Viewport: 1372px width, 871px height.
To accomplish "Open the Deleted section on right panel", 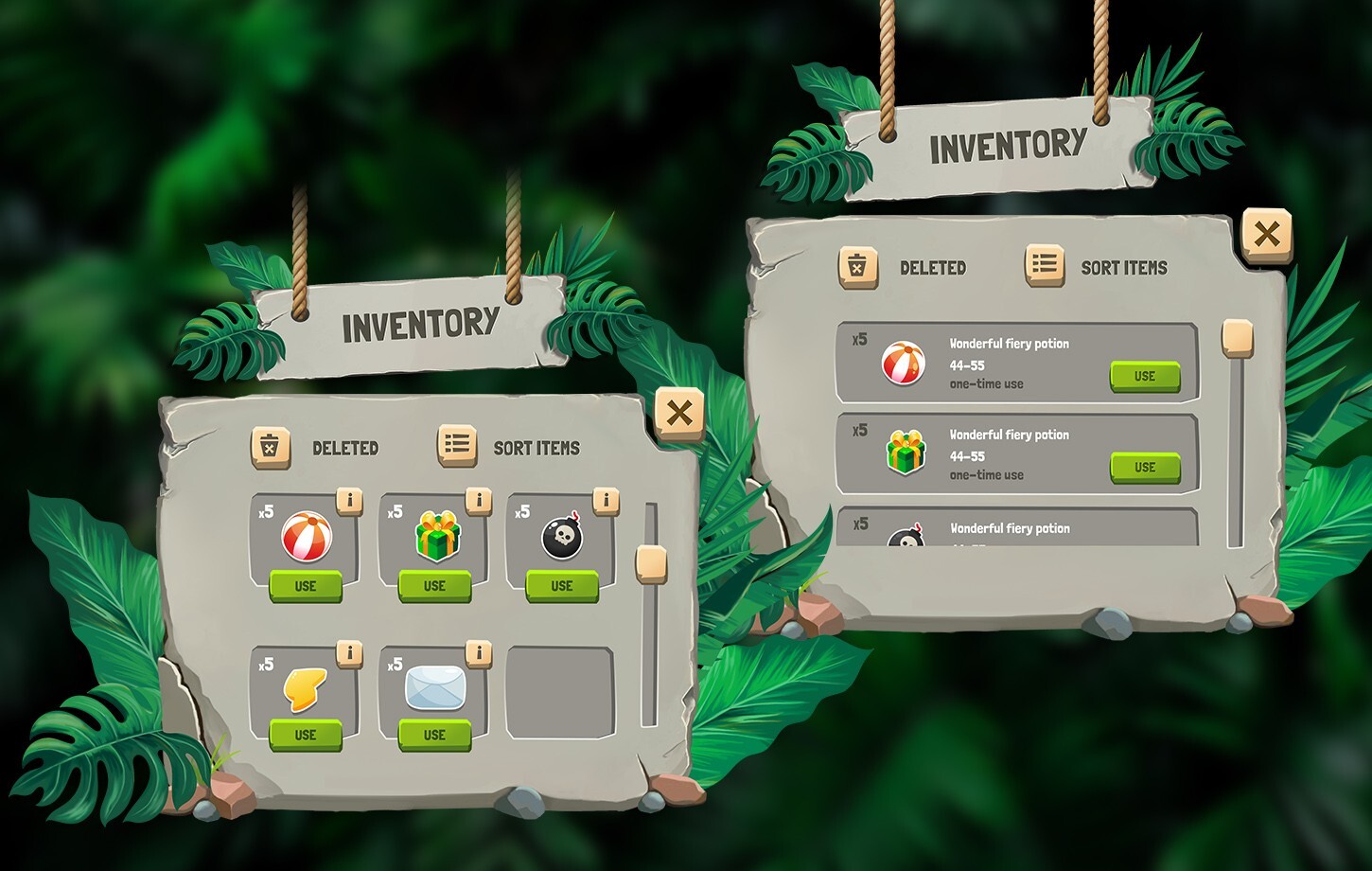I will (x=857, y=266).
